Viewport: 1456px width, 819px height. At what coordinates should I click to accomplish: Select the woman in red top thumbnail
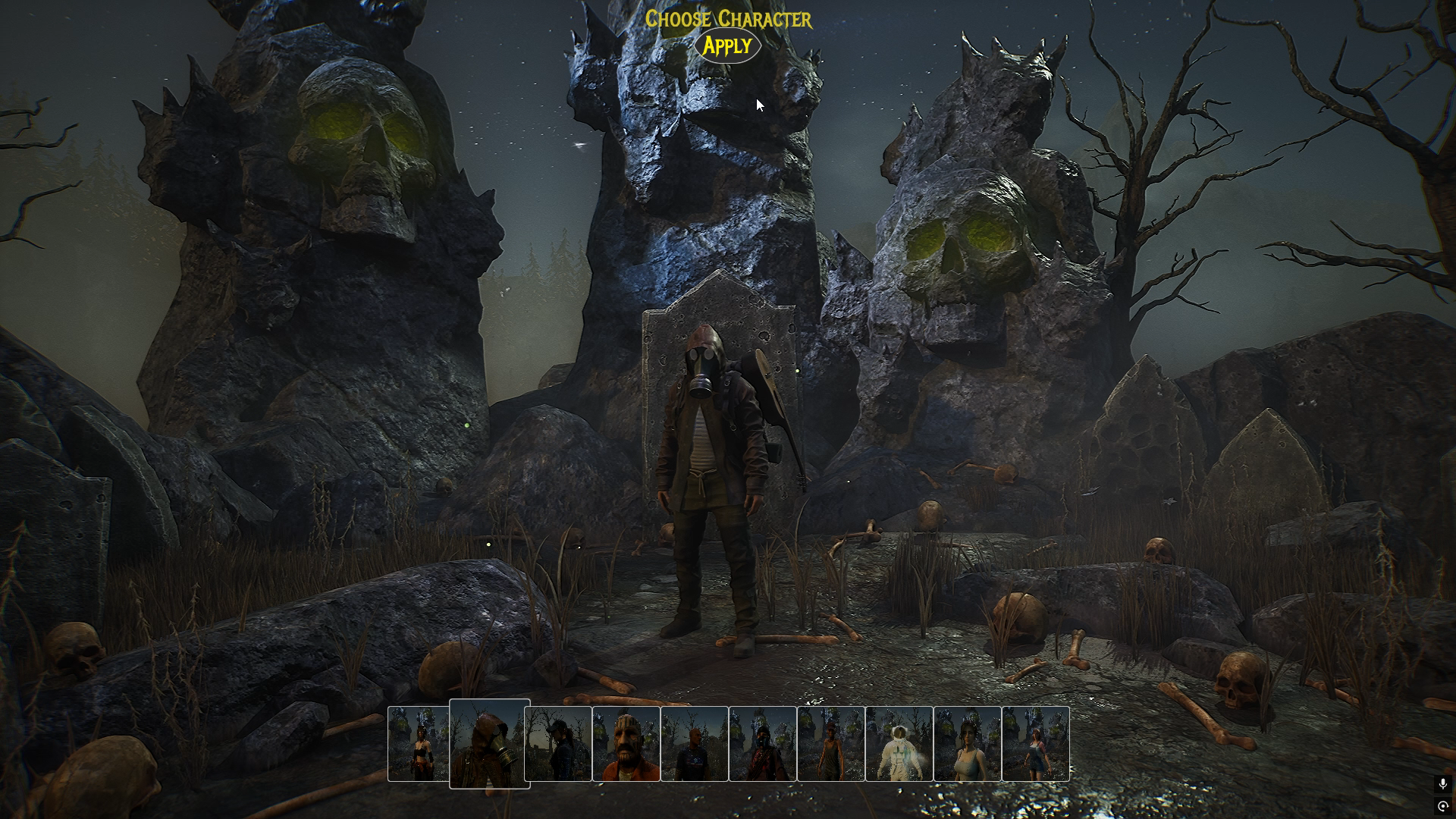click(418, 744)
